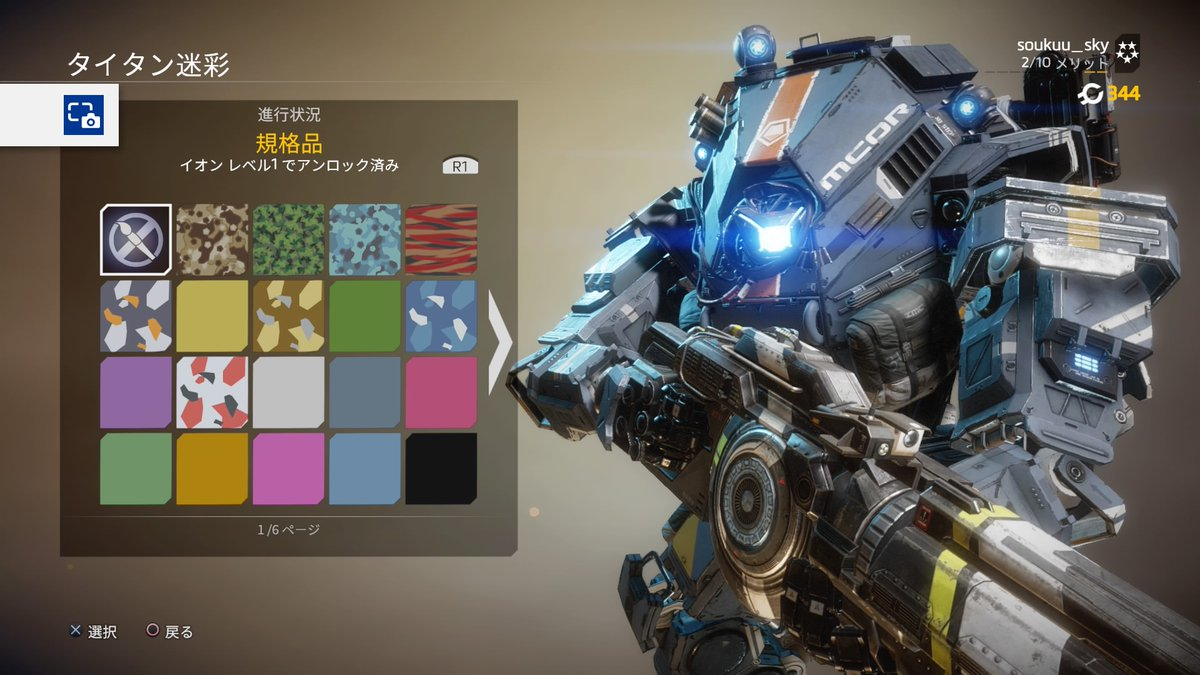The height and width of the screenshot is (675, 1200).
Task: Select the solid mustard gold swatch
Action: pos(212,468)
